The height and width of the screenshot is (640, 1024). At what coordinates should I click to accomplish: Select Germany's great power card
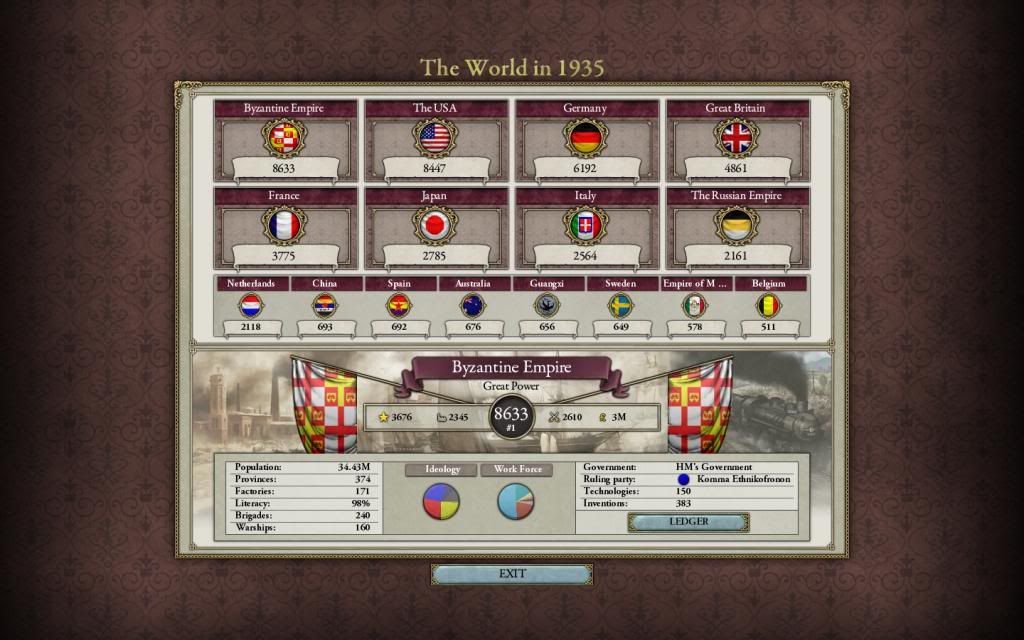coord(586,138)
